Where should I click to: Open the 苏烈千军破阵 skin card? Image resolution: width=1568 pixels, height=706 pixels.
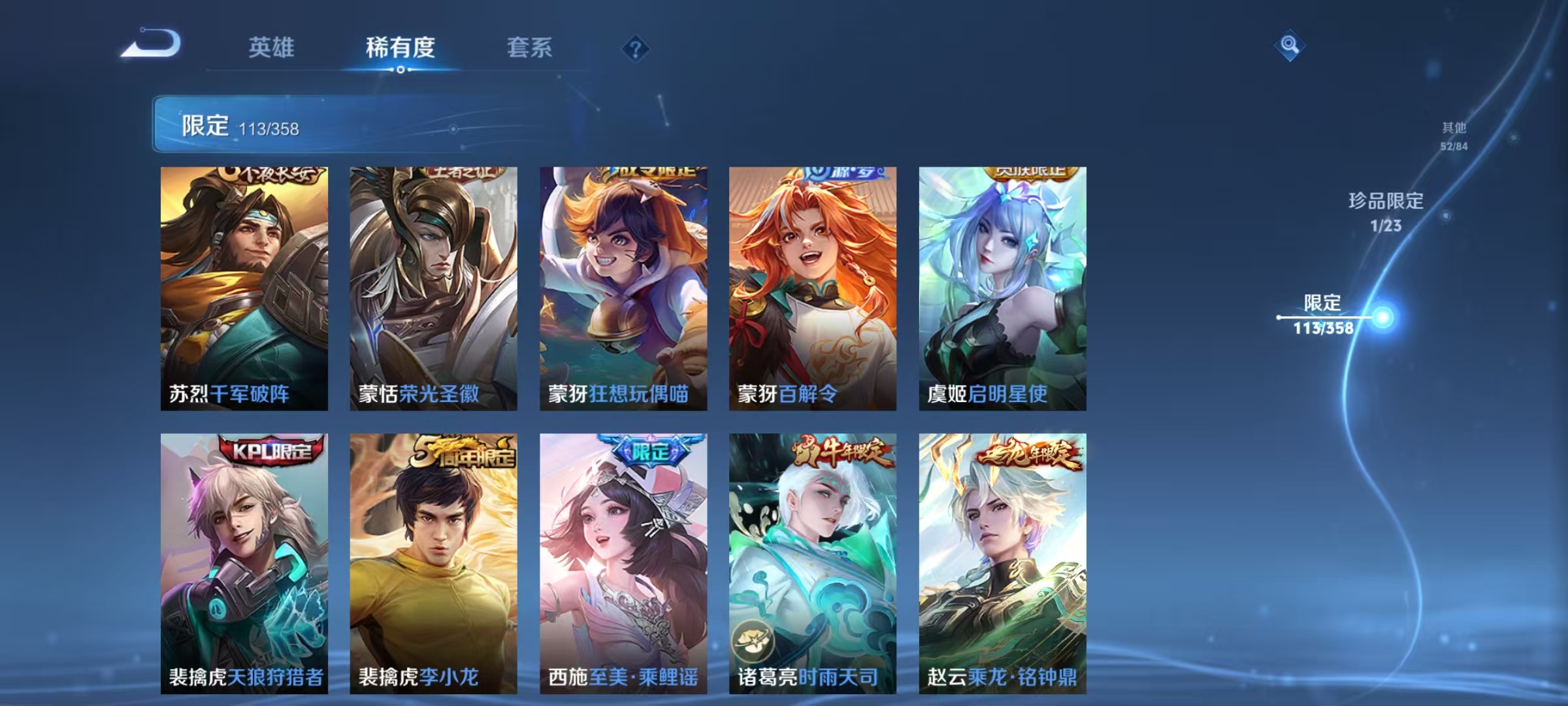tap(242, 288)
